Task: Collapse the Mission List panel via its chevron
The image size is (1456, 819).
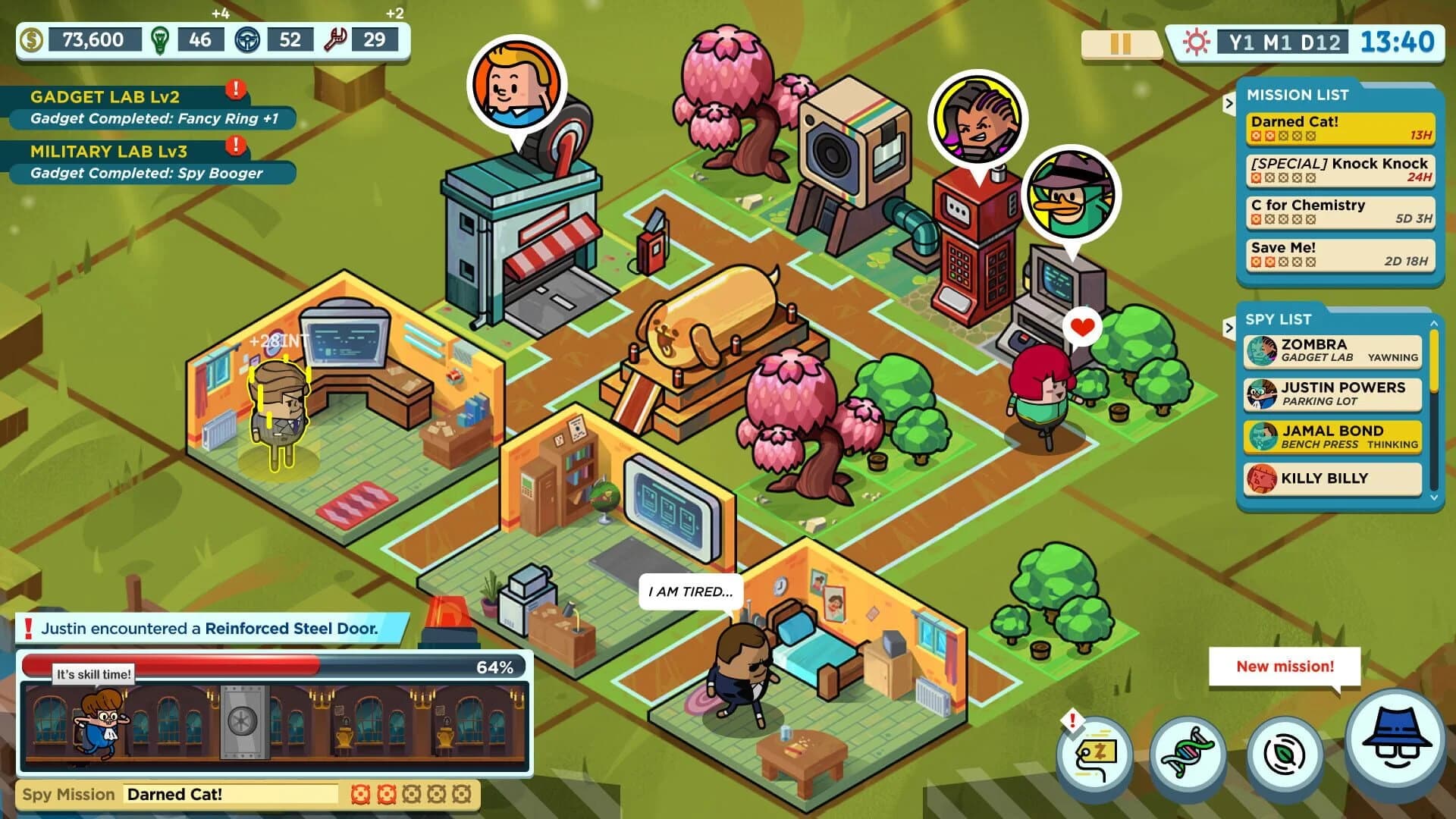Action: [x=1229, y=105]
